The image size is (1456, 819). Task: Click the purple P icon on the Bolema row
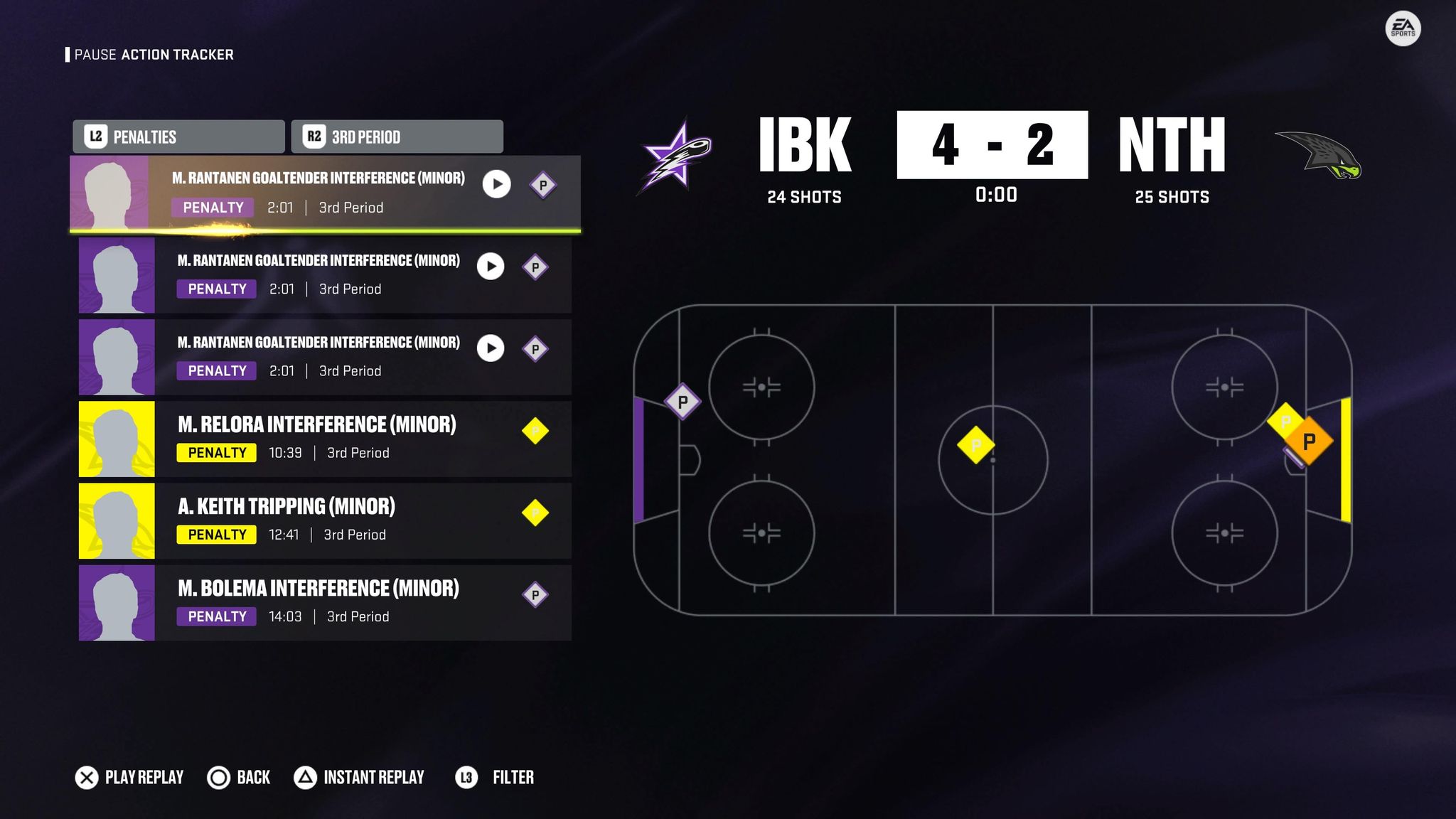pyautogui.click(x=535, y=595)
